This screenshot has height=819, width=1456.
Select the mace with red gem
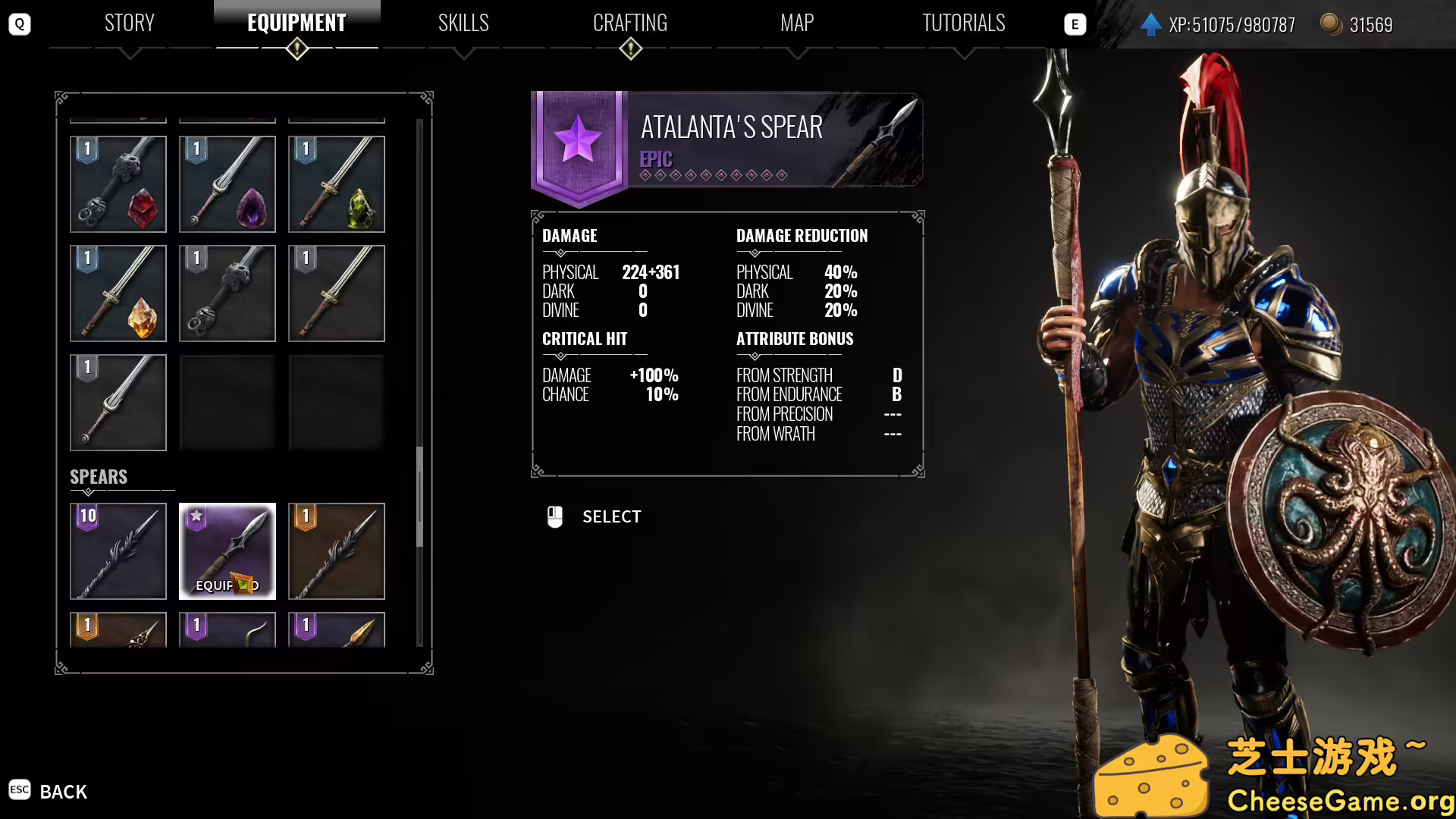pos(118,184)
